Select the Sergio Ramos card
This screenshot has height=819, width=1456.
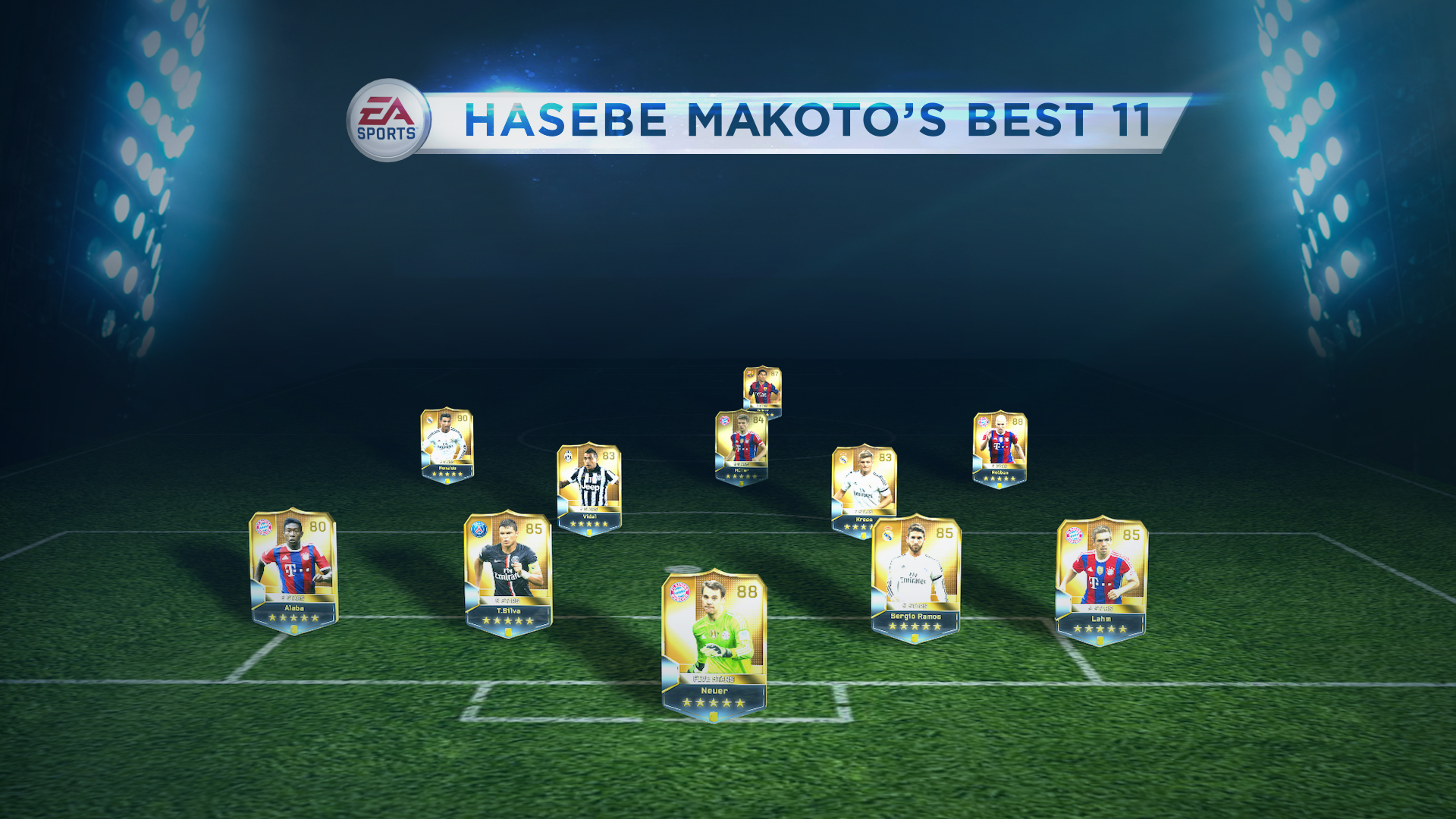pos(915,579)
